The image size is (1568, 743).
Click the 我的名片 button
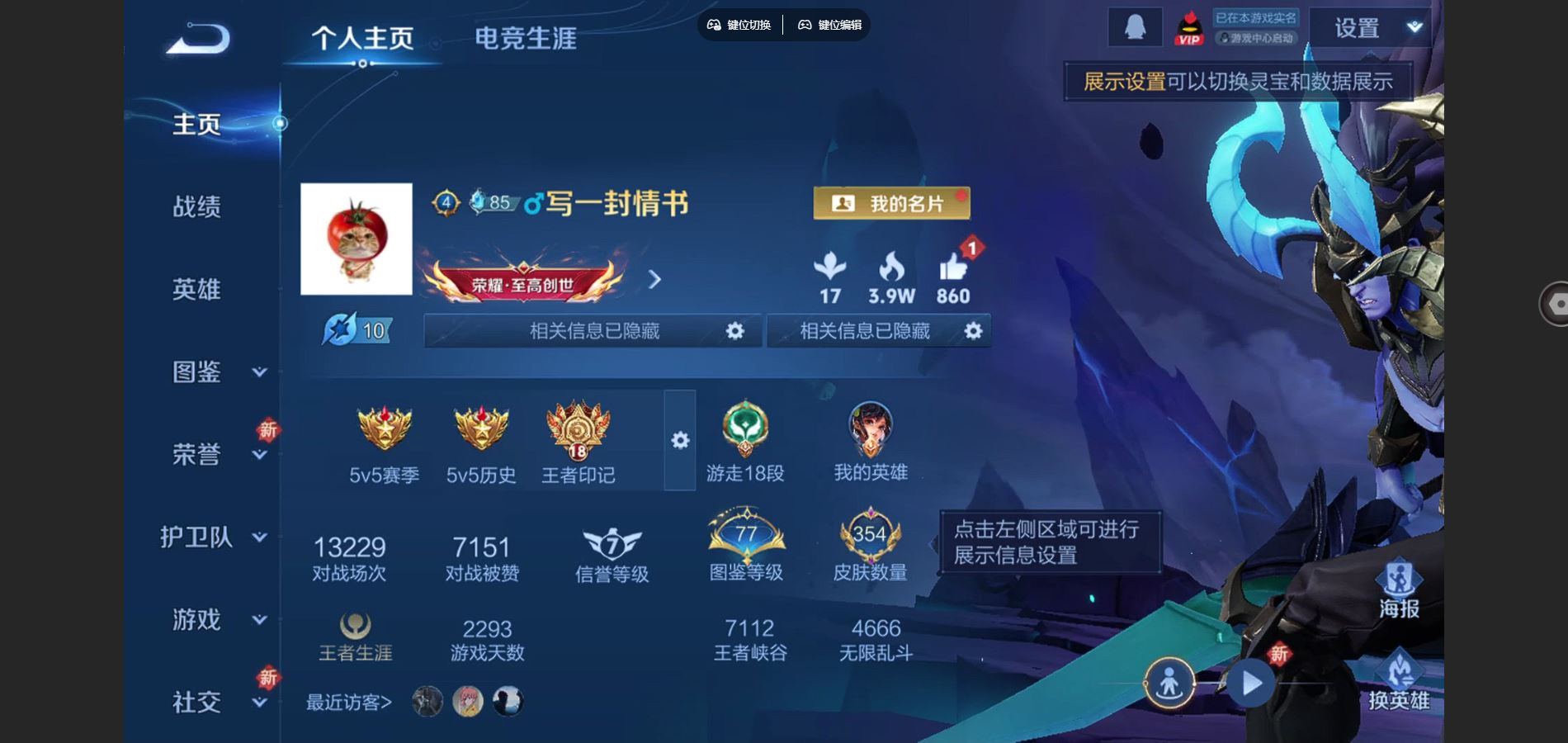[x=891, y=202]
